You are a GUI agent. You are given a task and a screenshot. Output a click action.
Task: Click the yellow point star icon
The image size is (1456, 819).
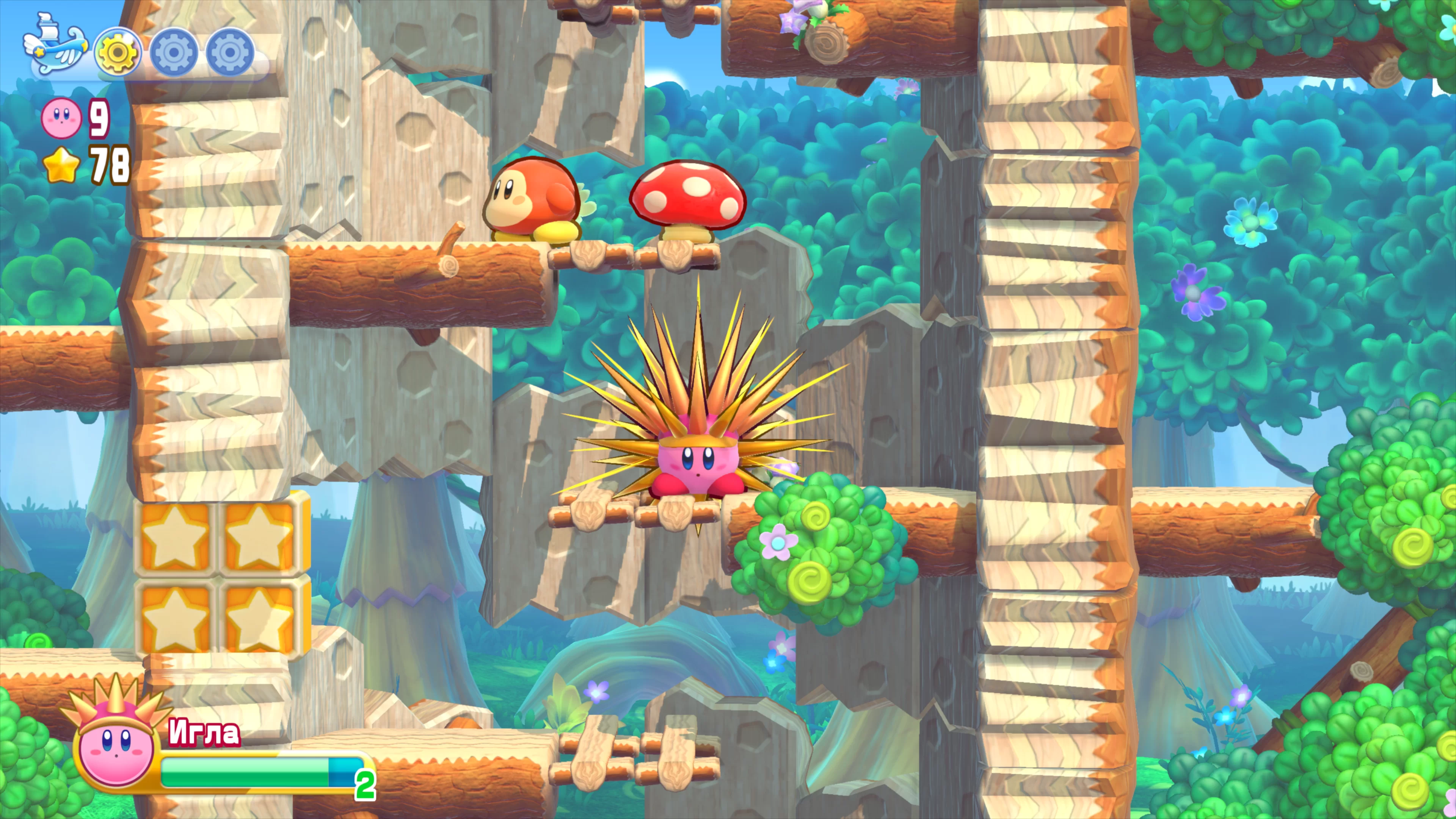(x=61, y=165)
